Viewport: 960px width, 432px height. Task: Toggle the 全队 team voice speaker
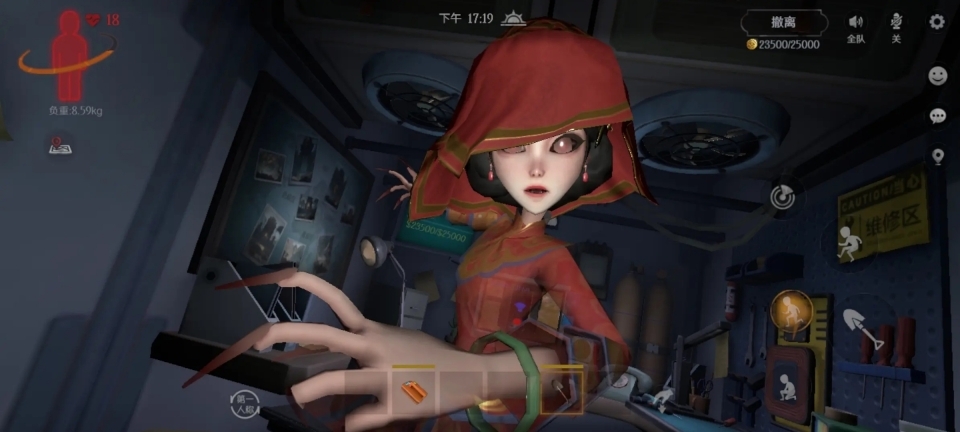tap(856, 27)
